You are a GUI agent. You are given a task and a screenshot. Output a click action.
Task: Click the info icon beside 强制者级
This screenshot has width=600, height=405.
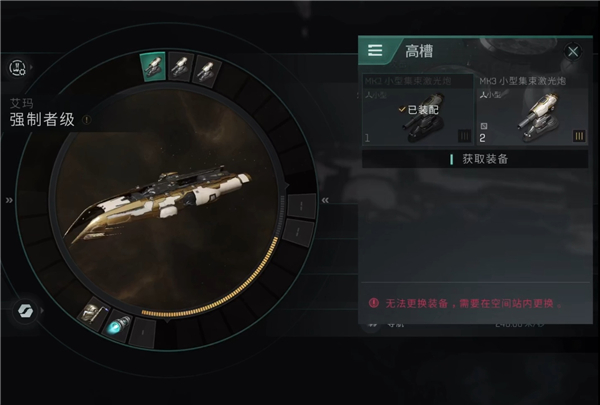point(87,120)
